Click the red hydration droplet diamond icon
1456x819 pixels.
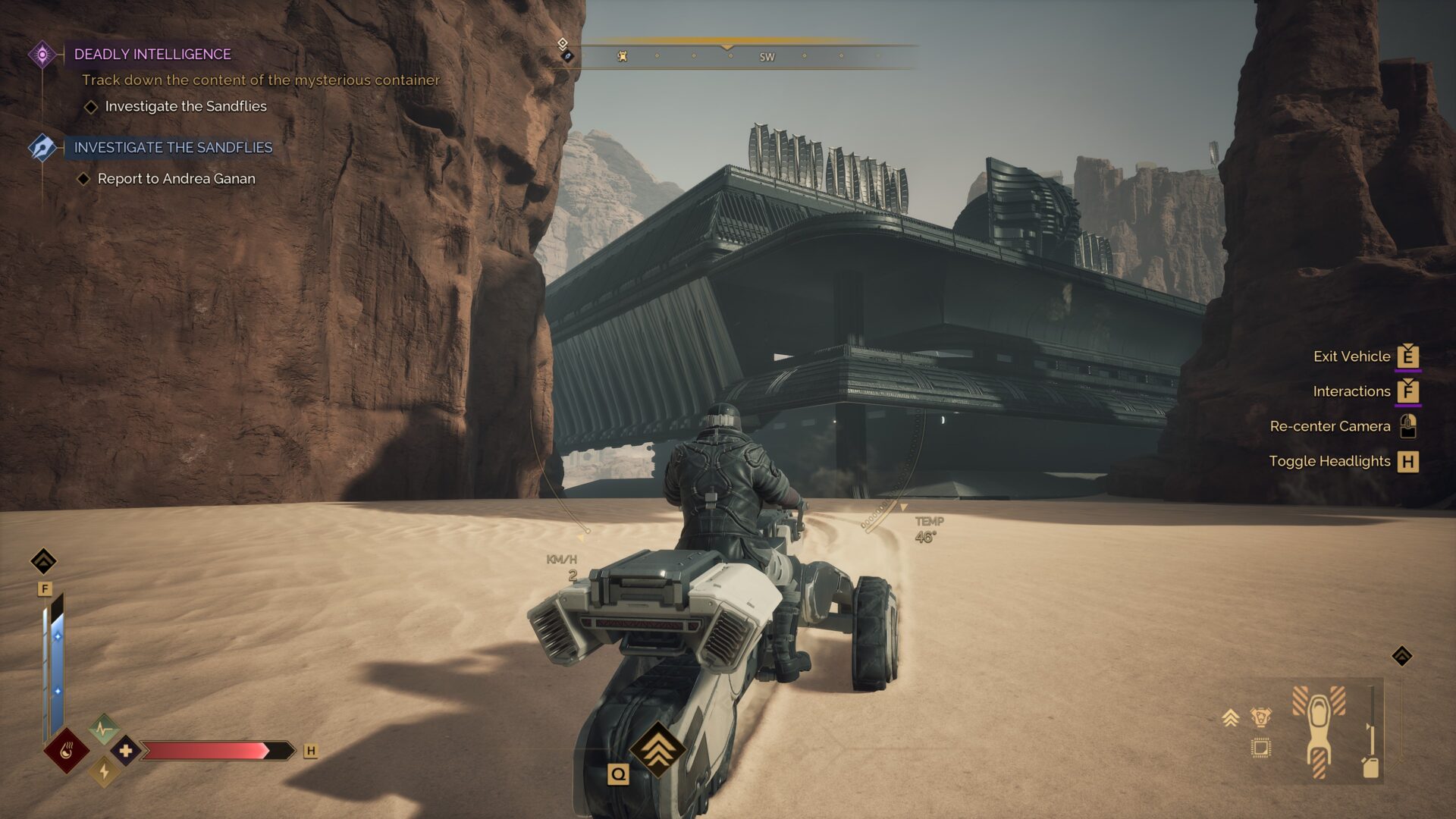(67, 751)
